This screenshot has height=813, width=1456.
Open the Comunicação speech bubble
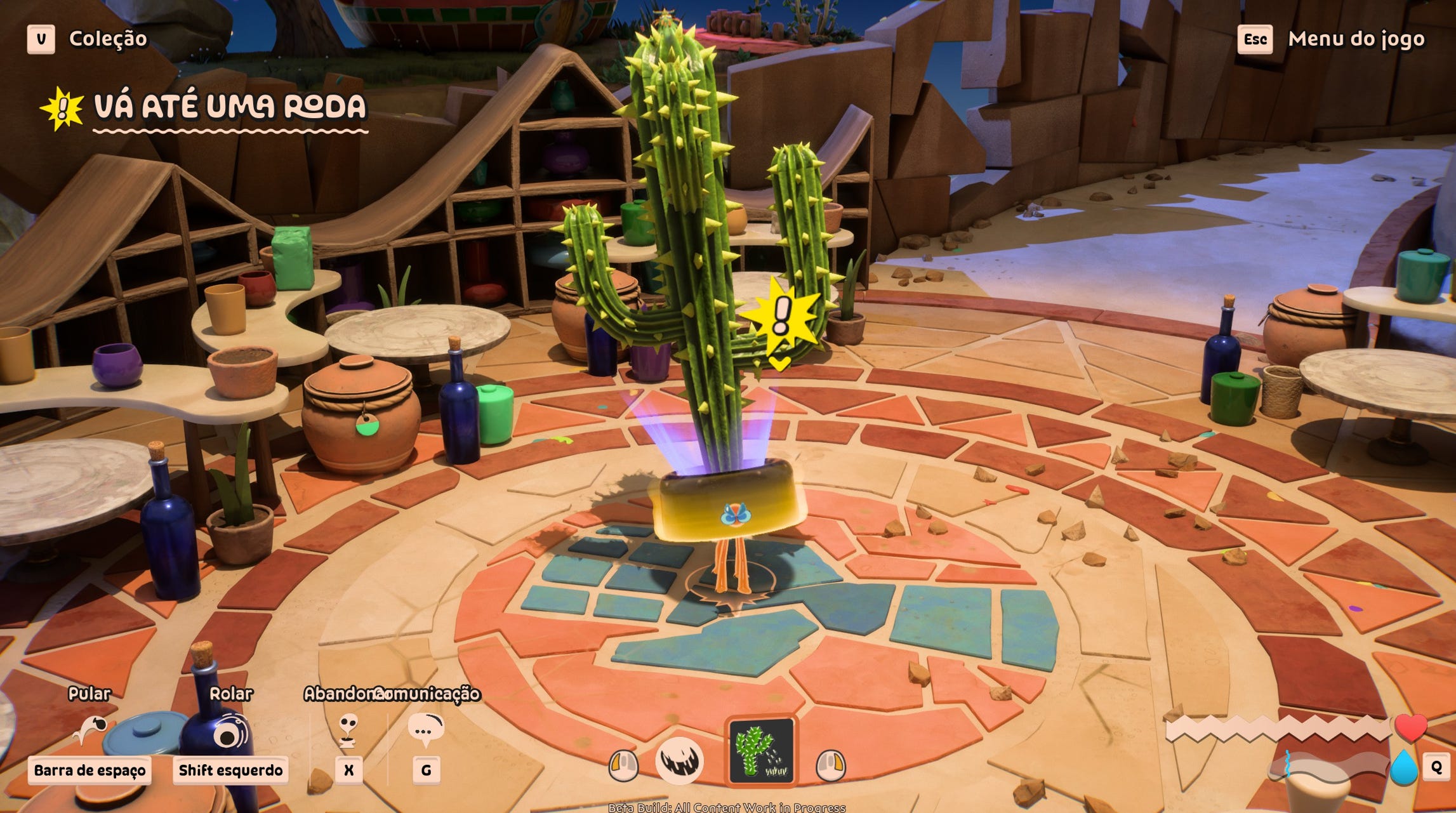[x=425, y=730]
